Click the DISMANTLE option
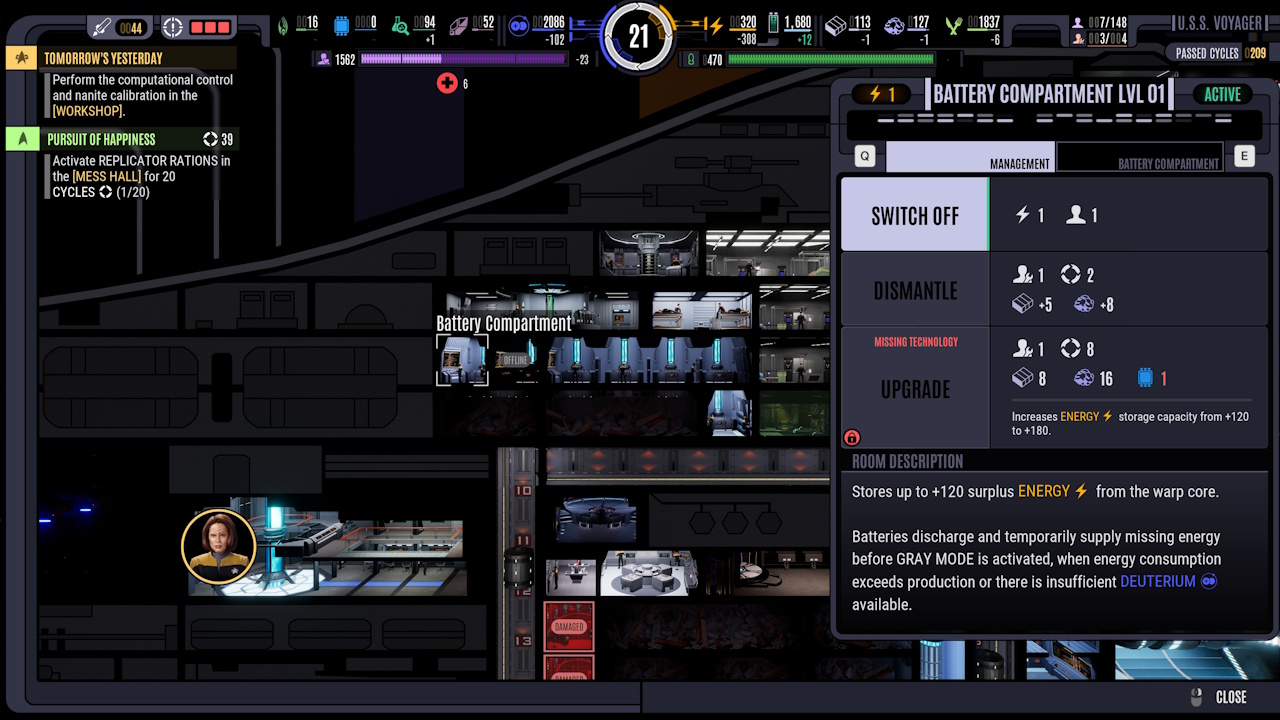The image size is (1280, 720). 915,291
